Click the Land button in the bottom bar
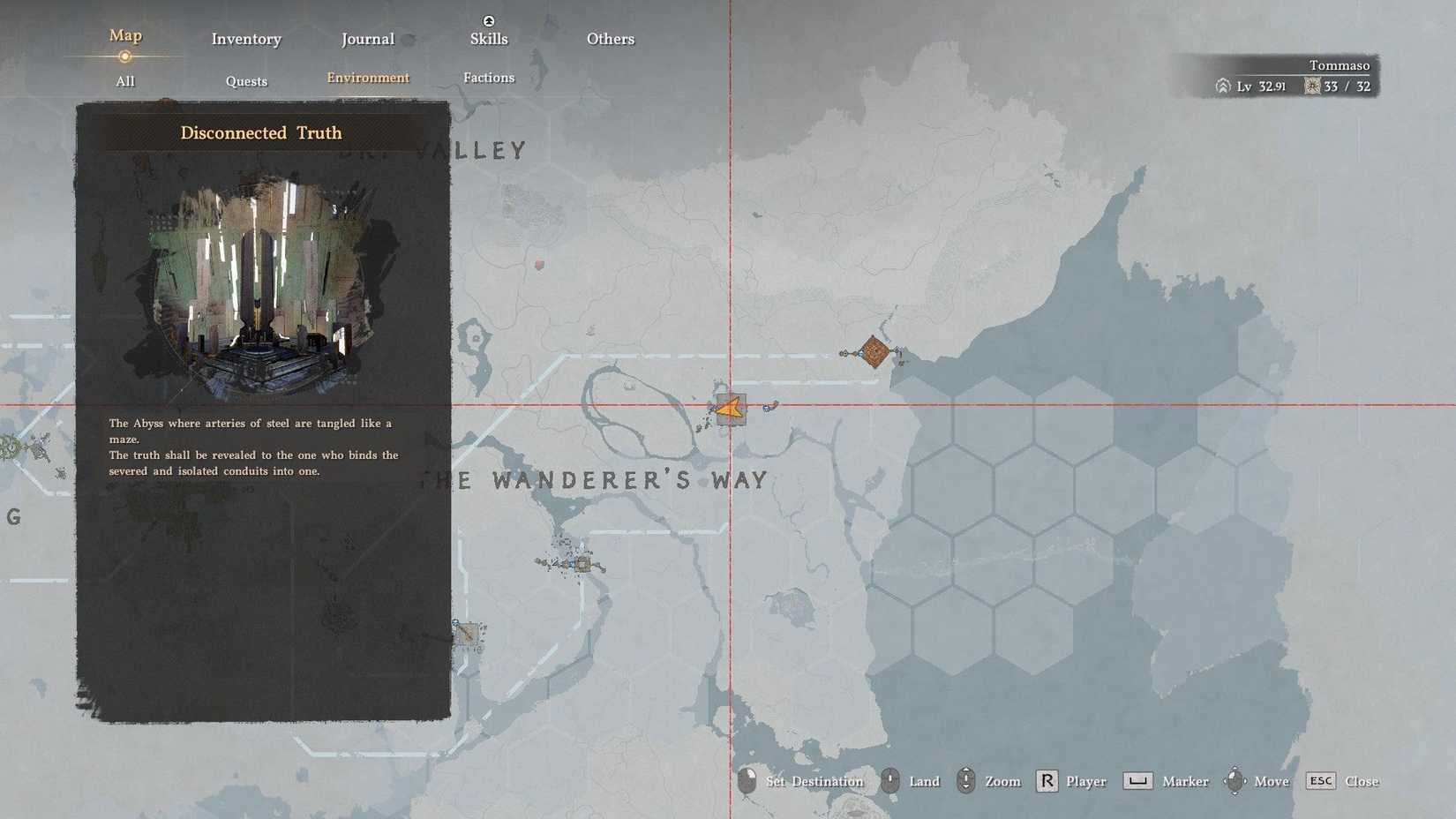The width and height of the screenshot is (1456, 819). [x=924, y=781]
